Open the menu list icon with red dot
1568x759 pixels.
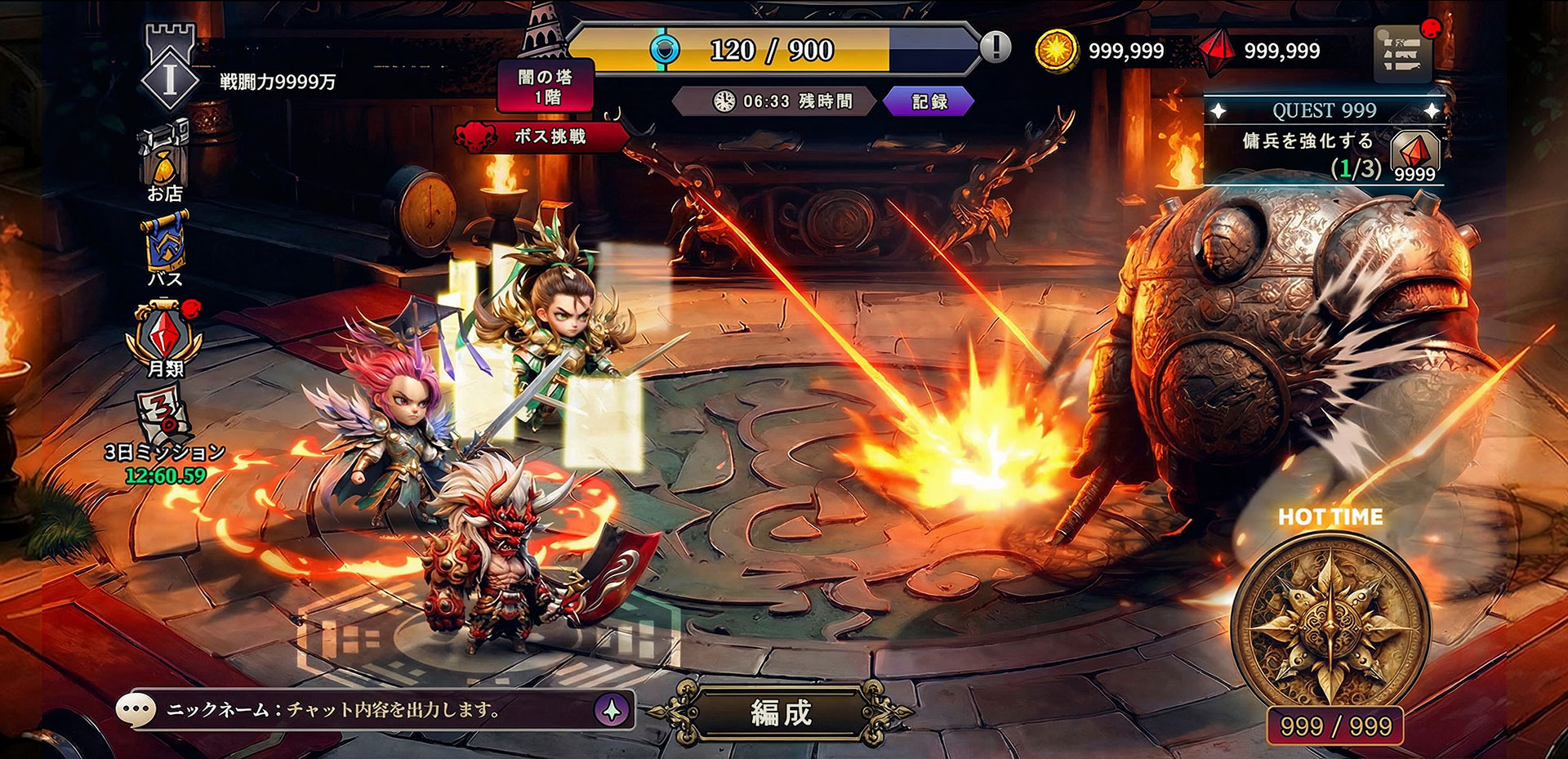1402,53
